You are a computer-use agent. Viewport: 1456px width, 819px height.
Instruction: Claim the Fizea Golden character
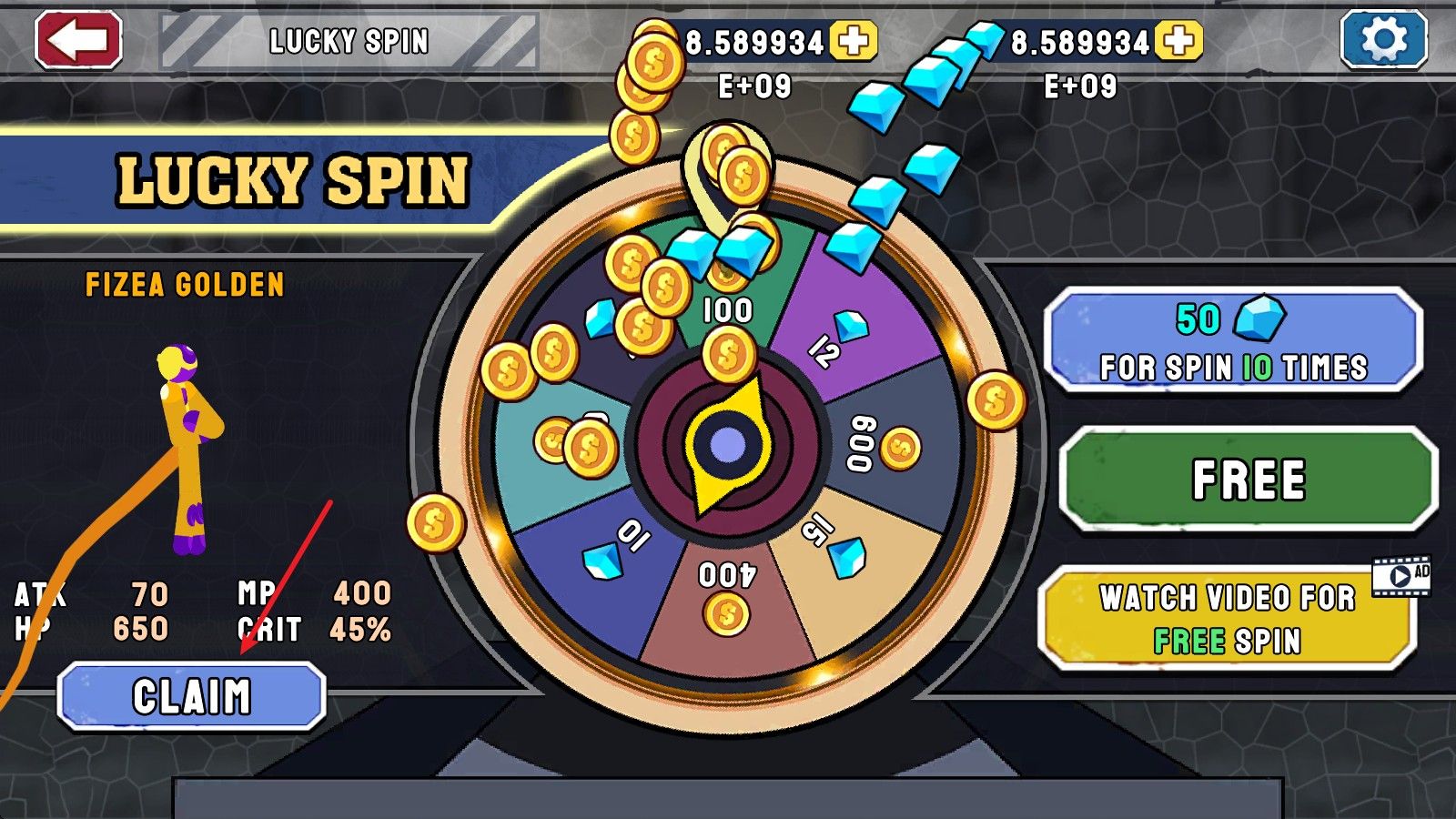pyautogui.click(x=191, y=697)
